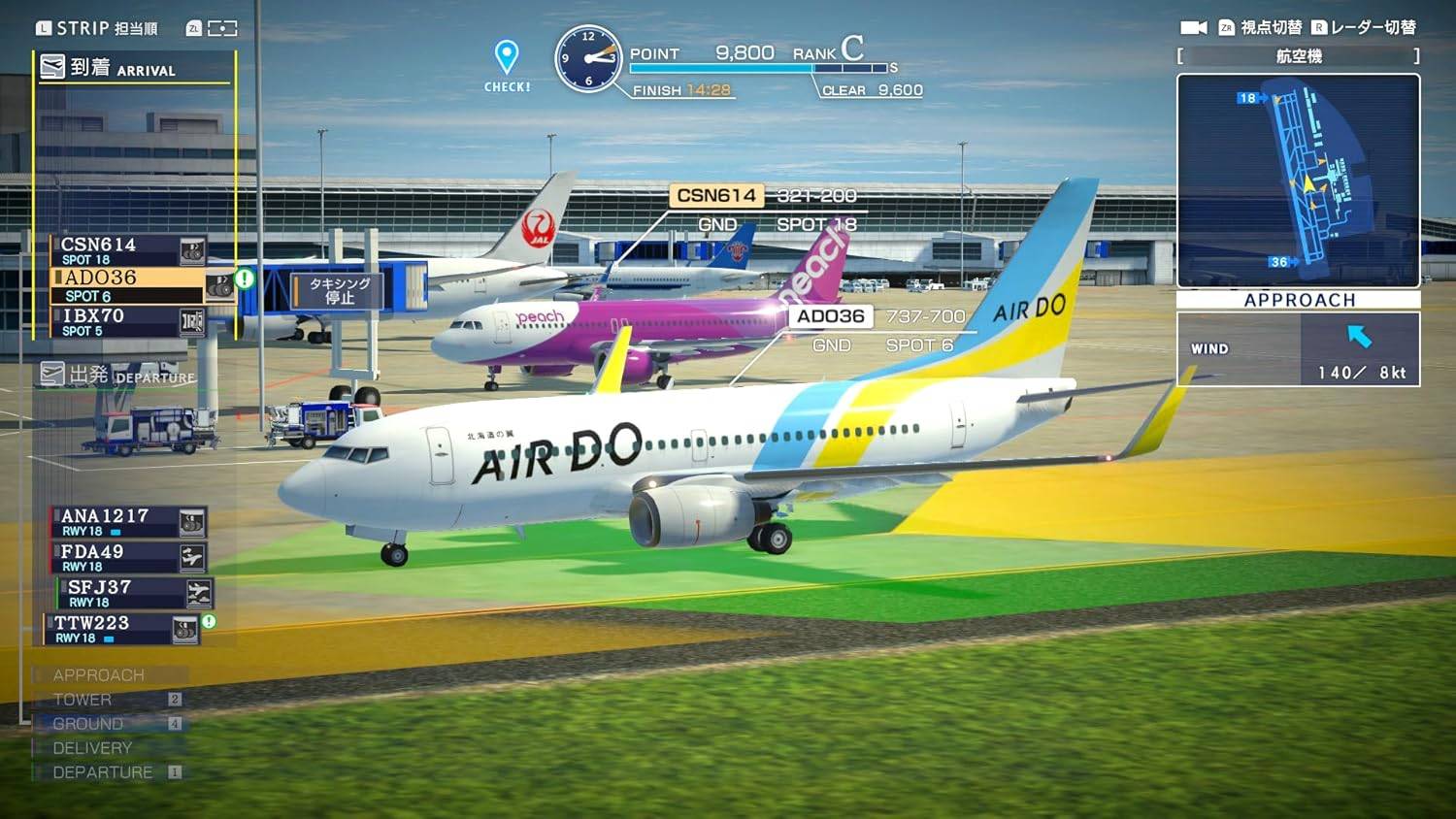The height and width of the screenshot is (819, 1456).
Task: Open the STRIP 担当順 ordering control
Action: tap(97, 28)
